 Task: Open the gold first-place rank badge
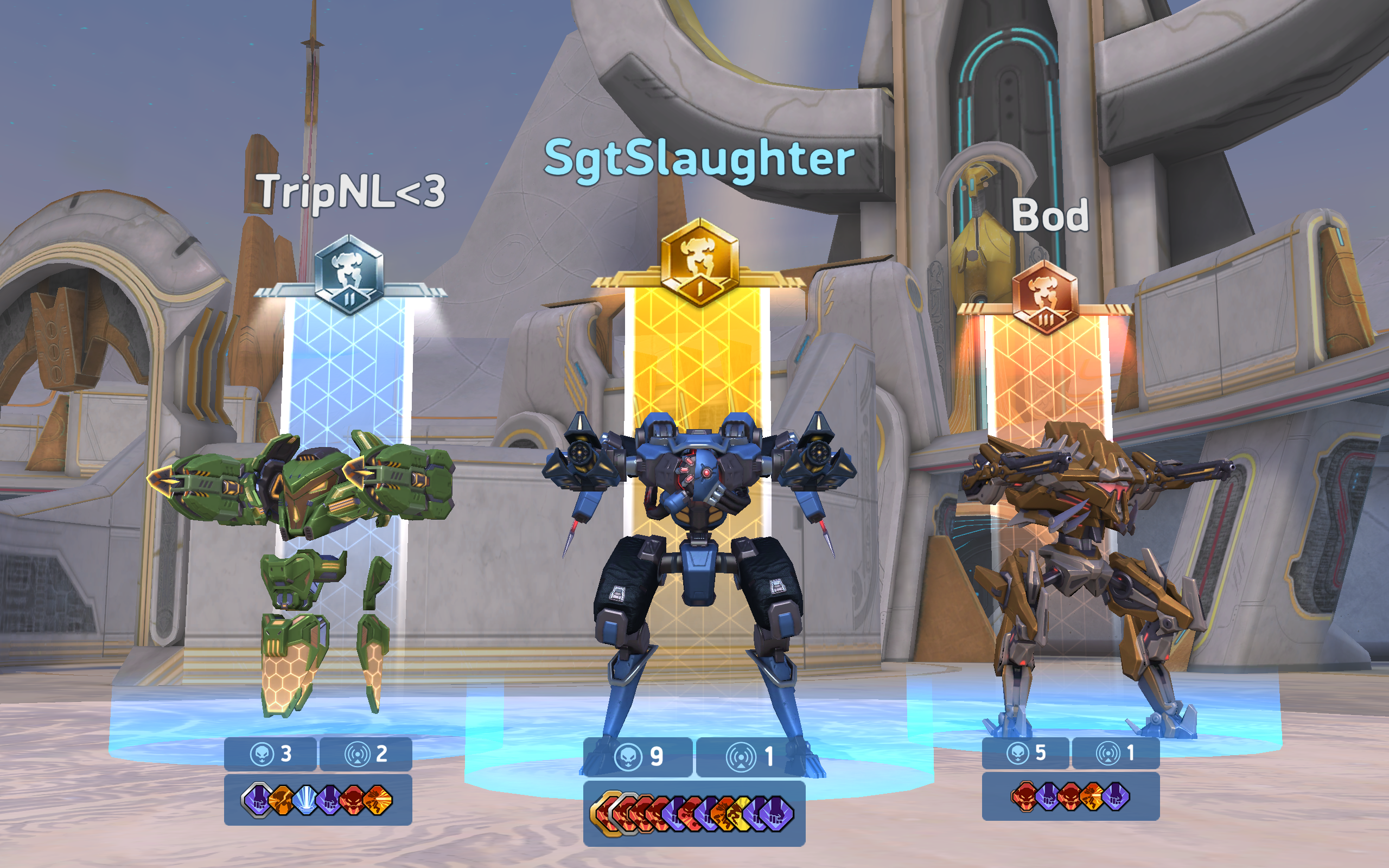coord(699,263)
